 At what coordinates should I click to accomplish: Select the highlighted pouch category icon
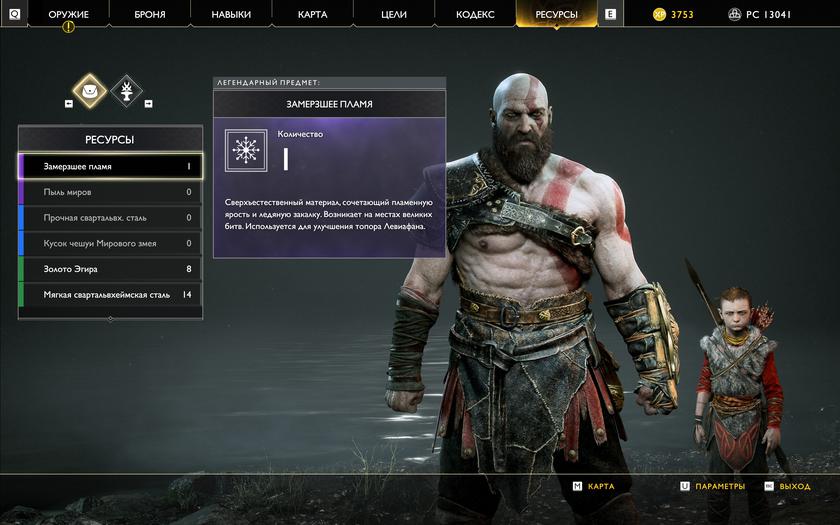point(90,91)
